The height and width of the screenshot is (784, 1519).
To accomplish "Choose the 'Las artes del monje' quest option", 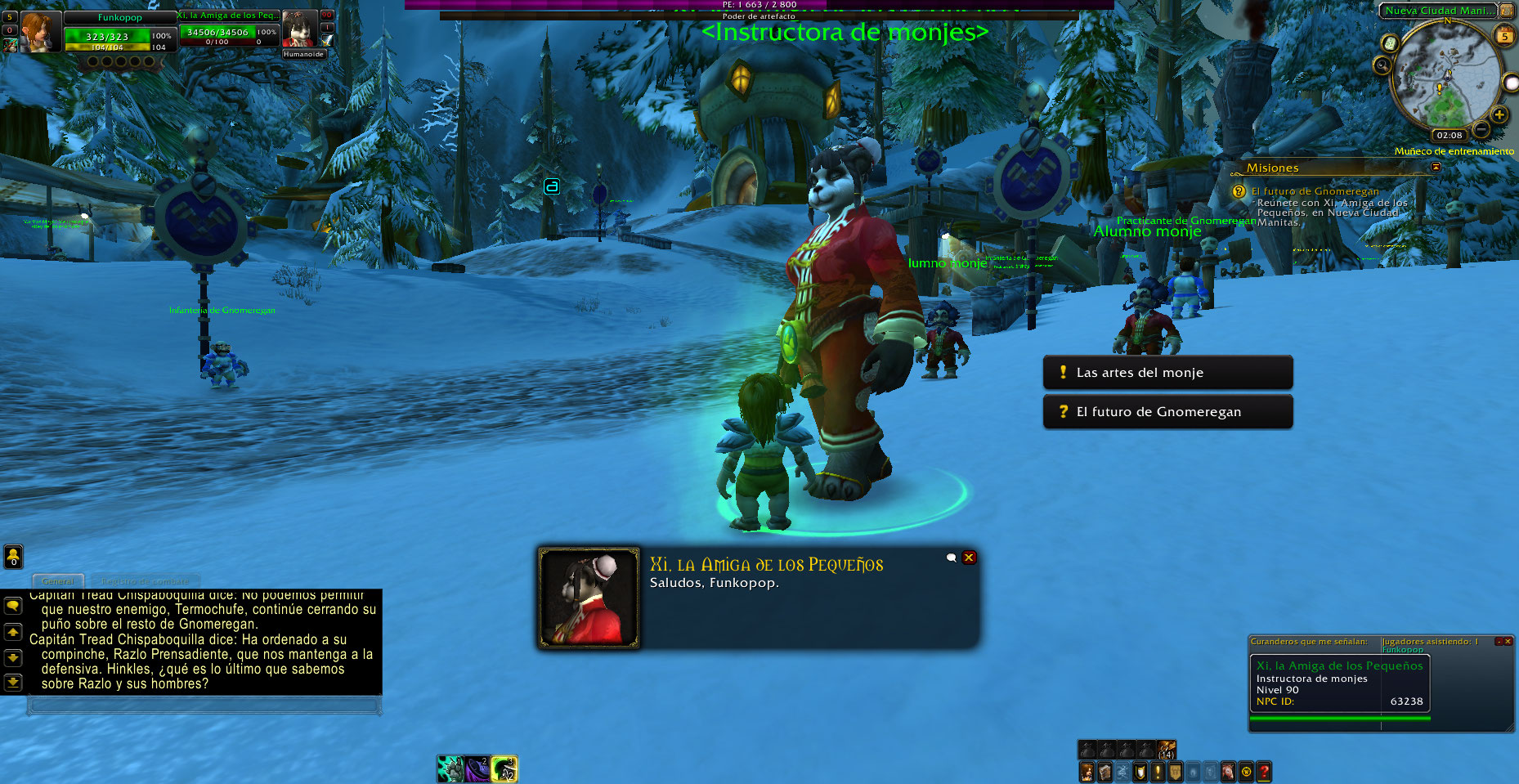I will pos(1167,373).
